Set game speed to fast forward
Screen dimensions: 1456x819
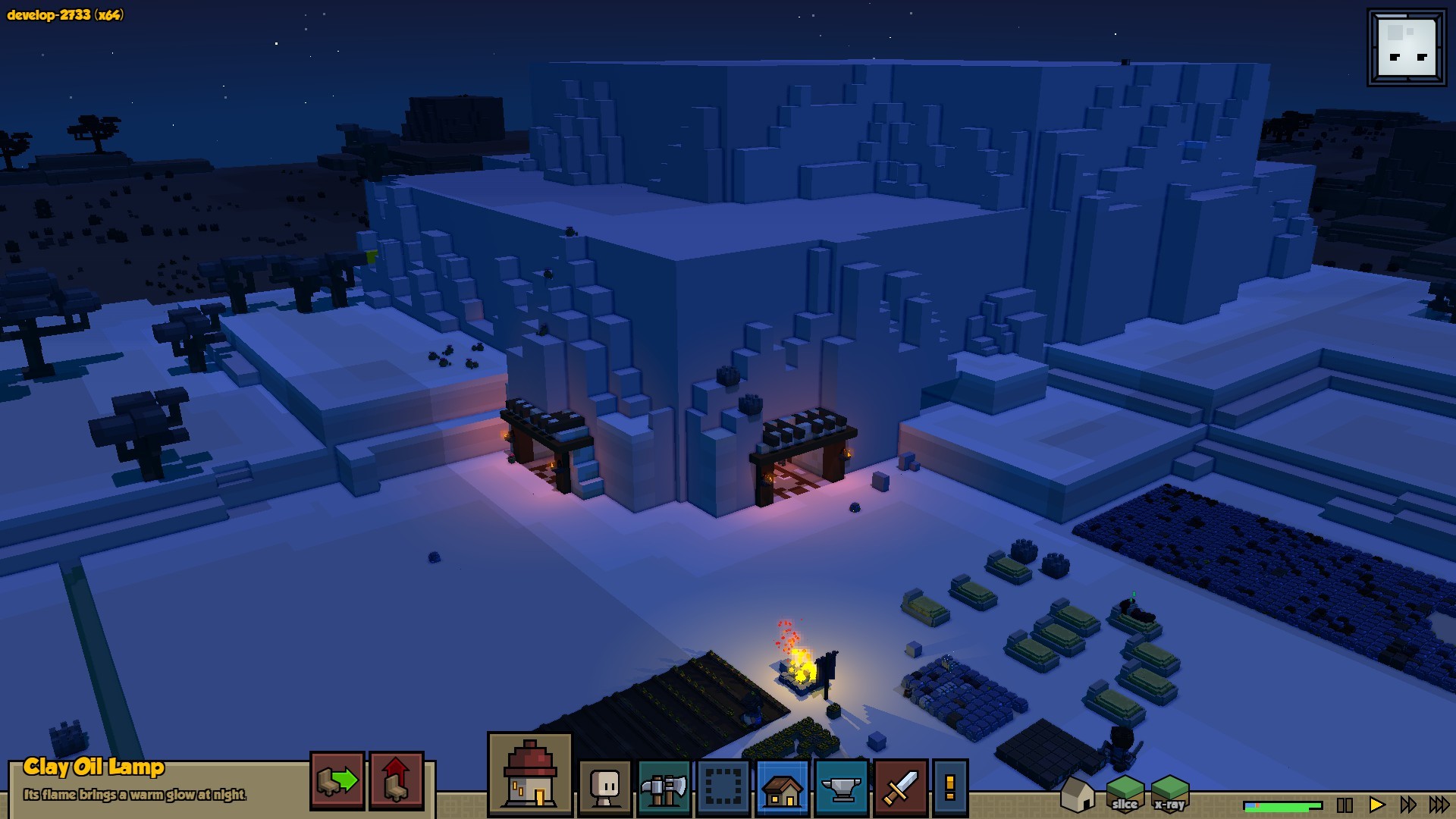(x=1408, y=805)
